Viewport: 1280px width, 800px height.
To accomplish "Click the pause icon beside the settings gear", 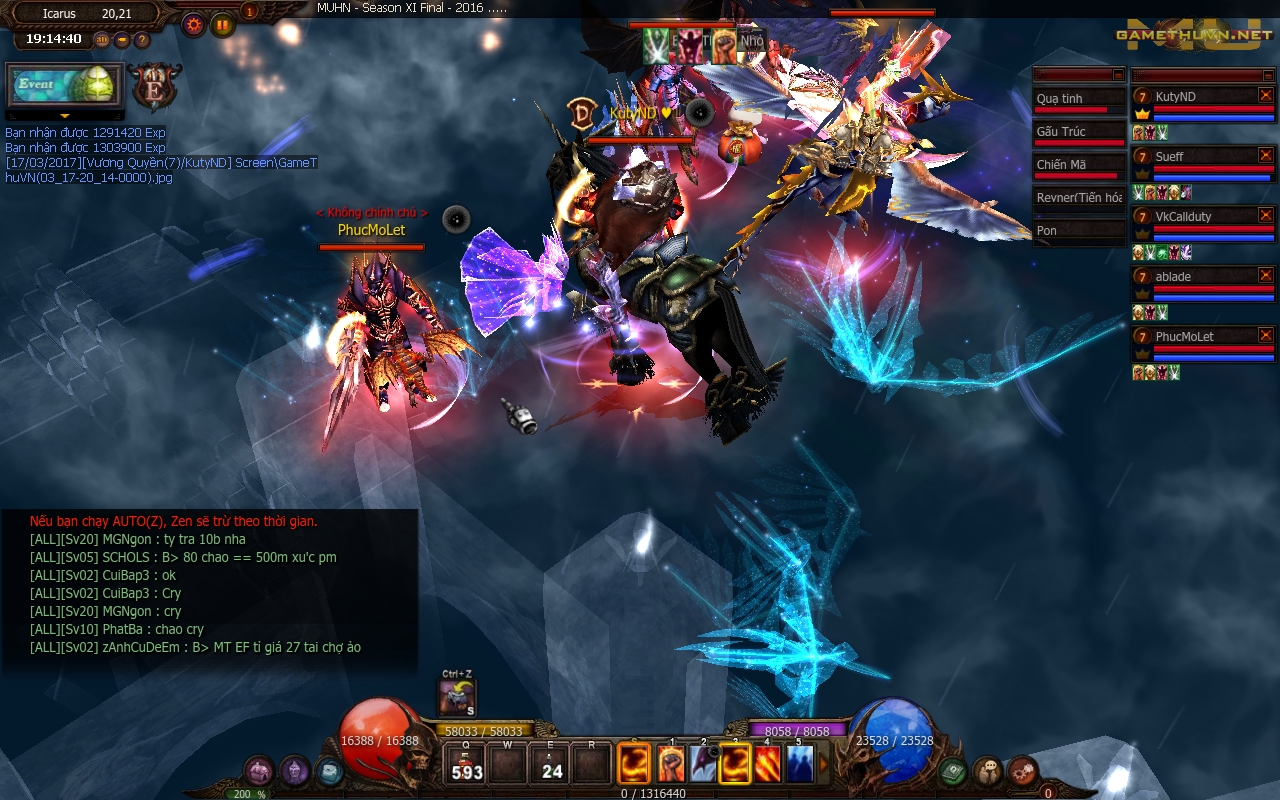I will click(221, 24).
